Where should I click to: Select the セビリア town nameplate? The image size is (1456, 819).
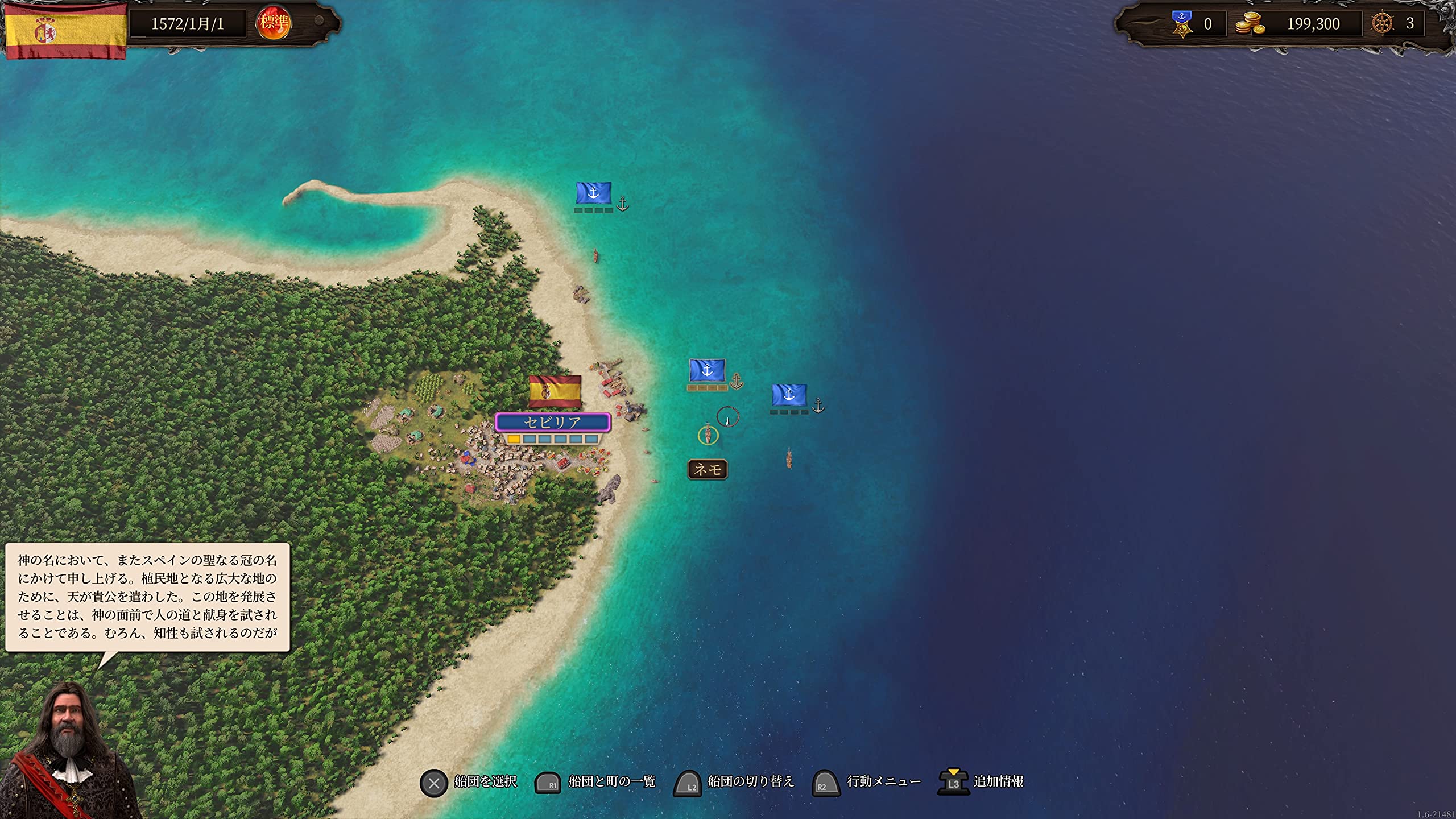click(x=553, y=423)
